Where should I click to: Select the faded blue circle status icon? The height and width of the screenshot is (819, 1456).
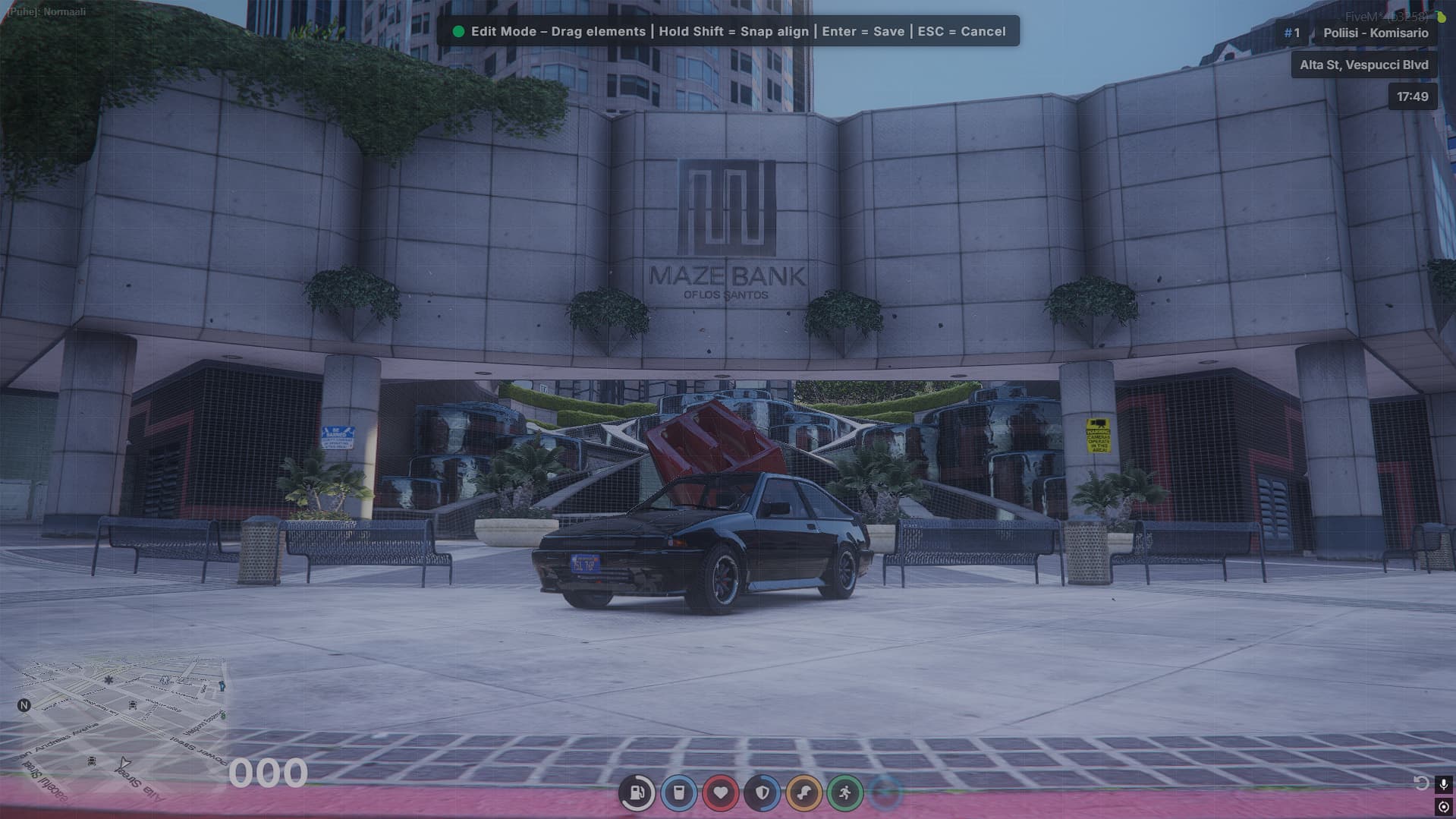(x=885, y=793)
